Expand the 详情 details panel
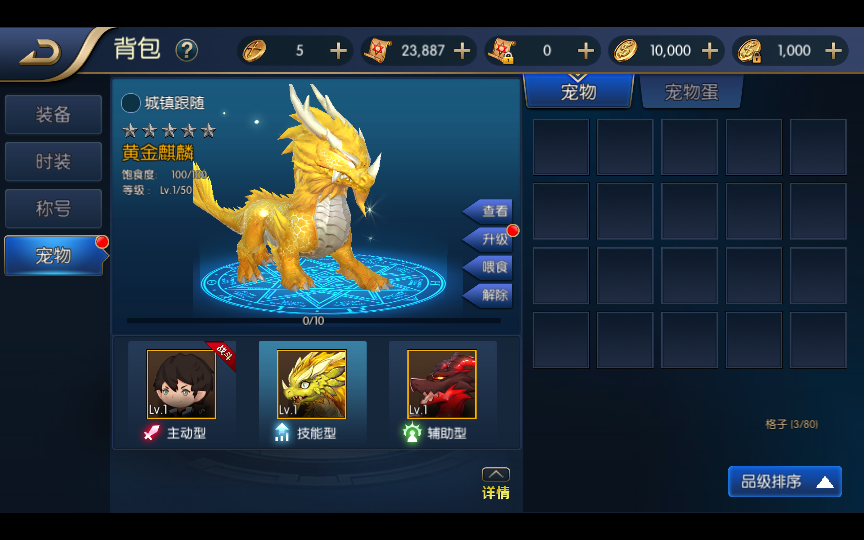Image resolution: width=864 pixels, height=540 pixels. [496, 484]
